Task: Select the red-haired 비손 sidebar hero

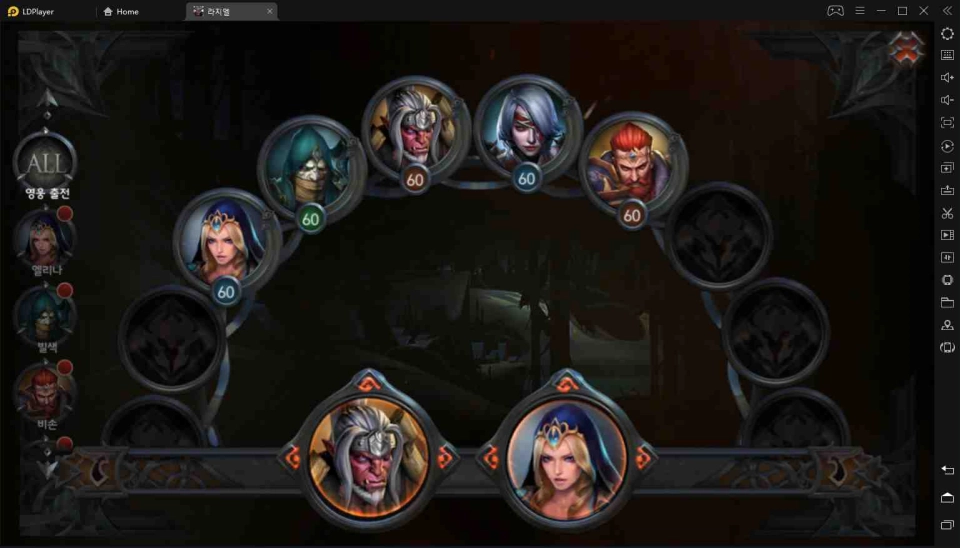Action: [44, 391]
